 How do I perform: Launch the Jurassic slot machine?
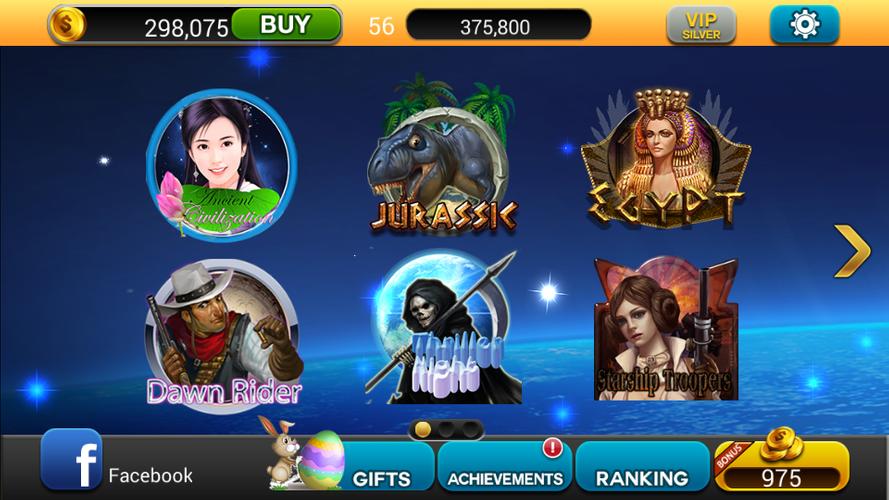pos(442,160)
